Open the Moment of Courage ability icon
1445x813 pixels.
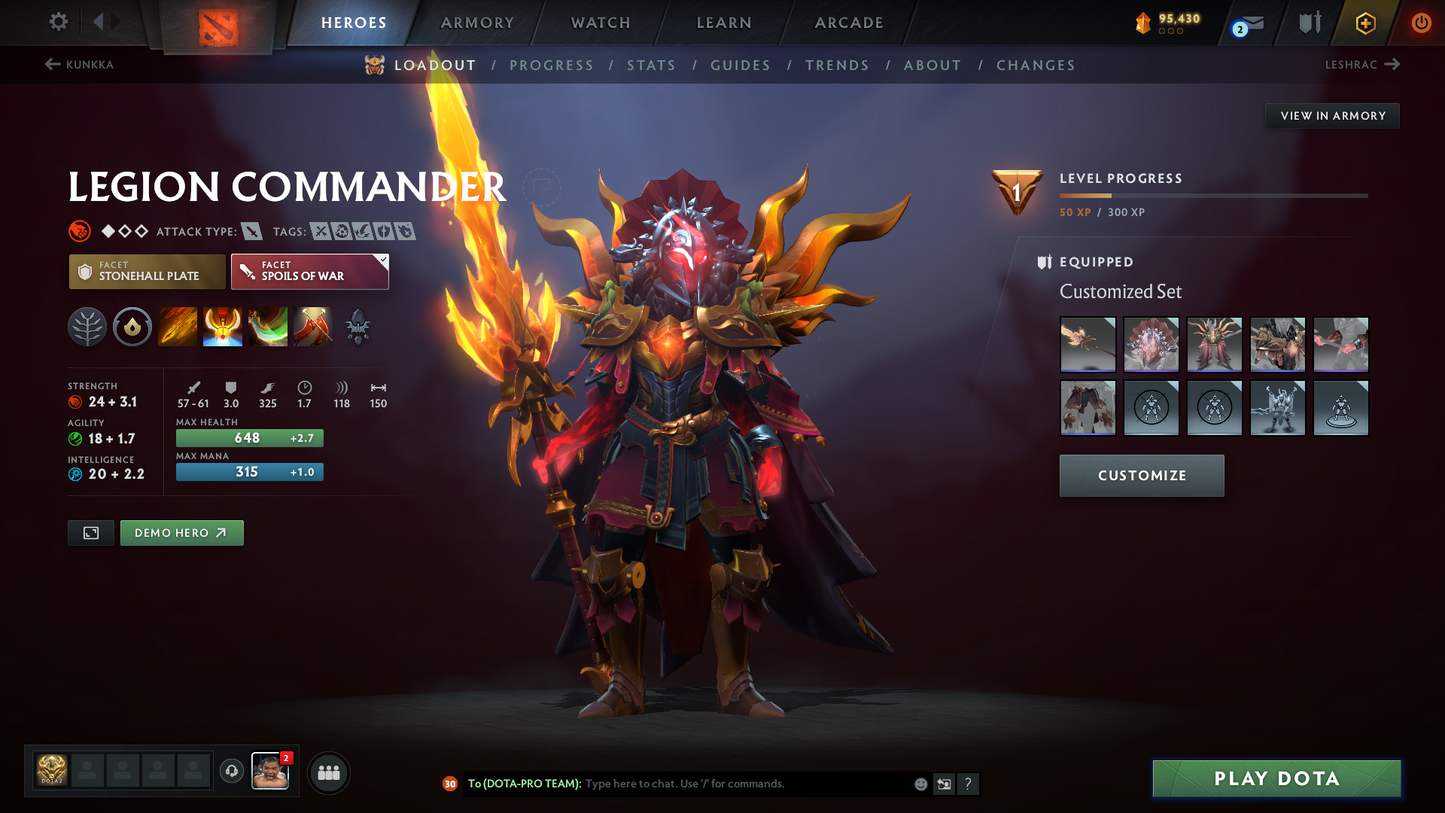coord(267,326)
